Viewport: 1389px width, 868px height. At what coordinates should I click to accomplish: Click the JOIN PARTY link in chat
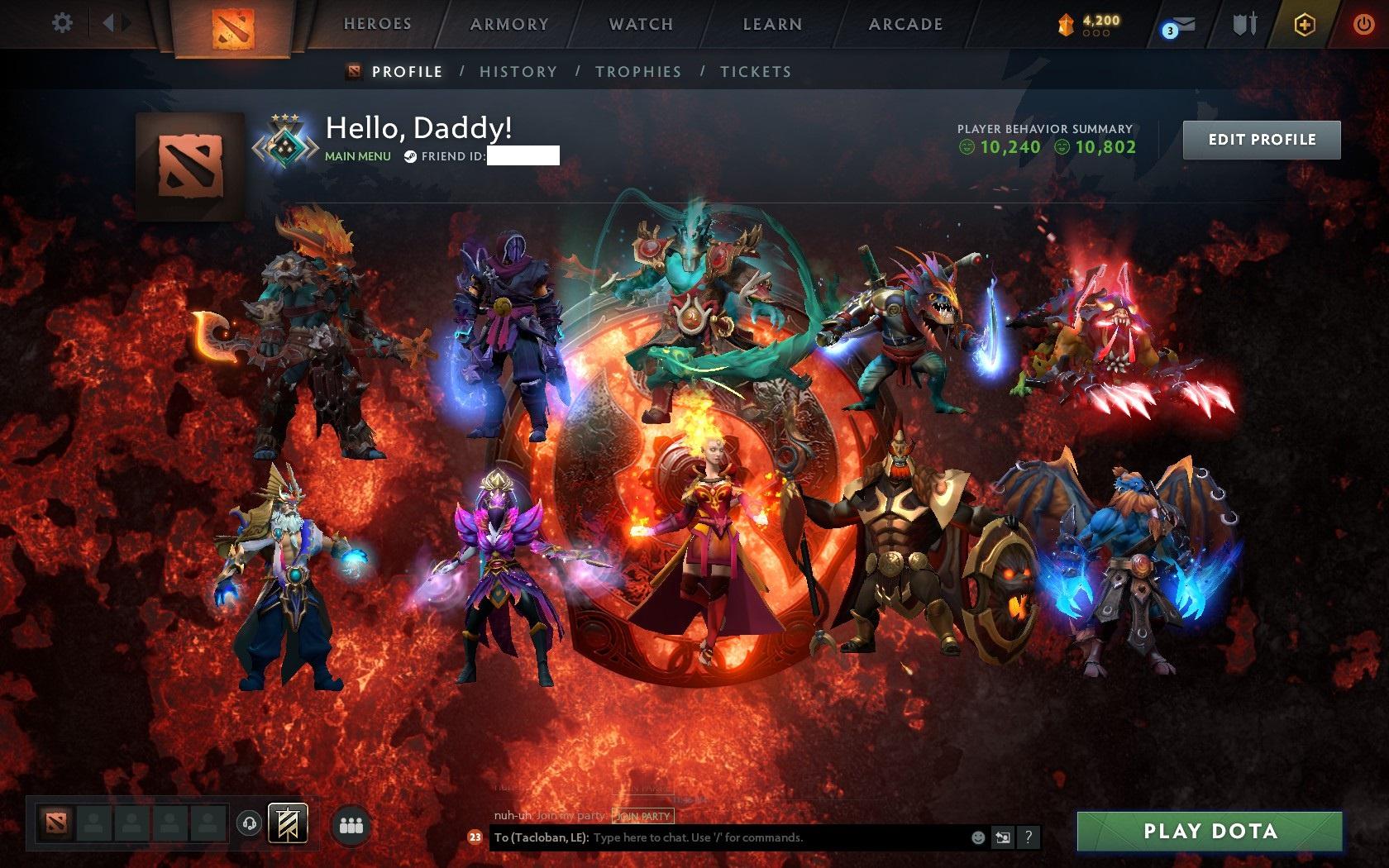tap(642, 815)
